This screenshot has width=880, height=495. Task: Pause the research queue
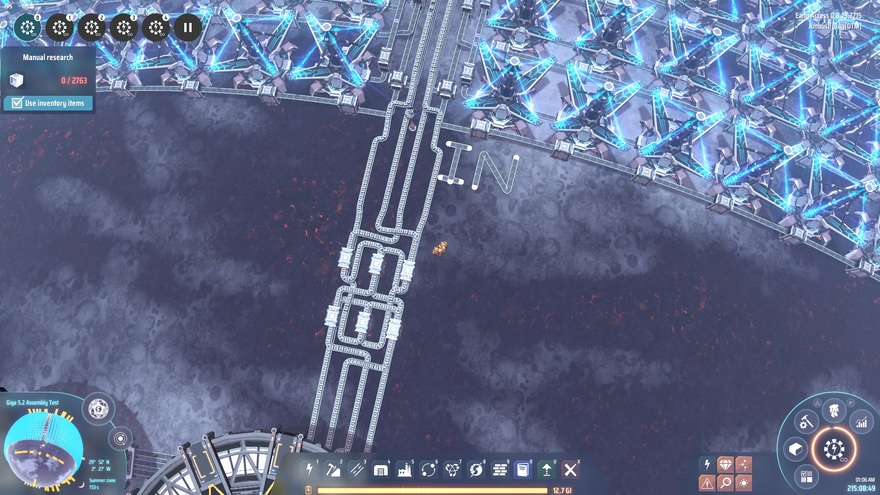coord(187,27)
